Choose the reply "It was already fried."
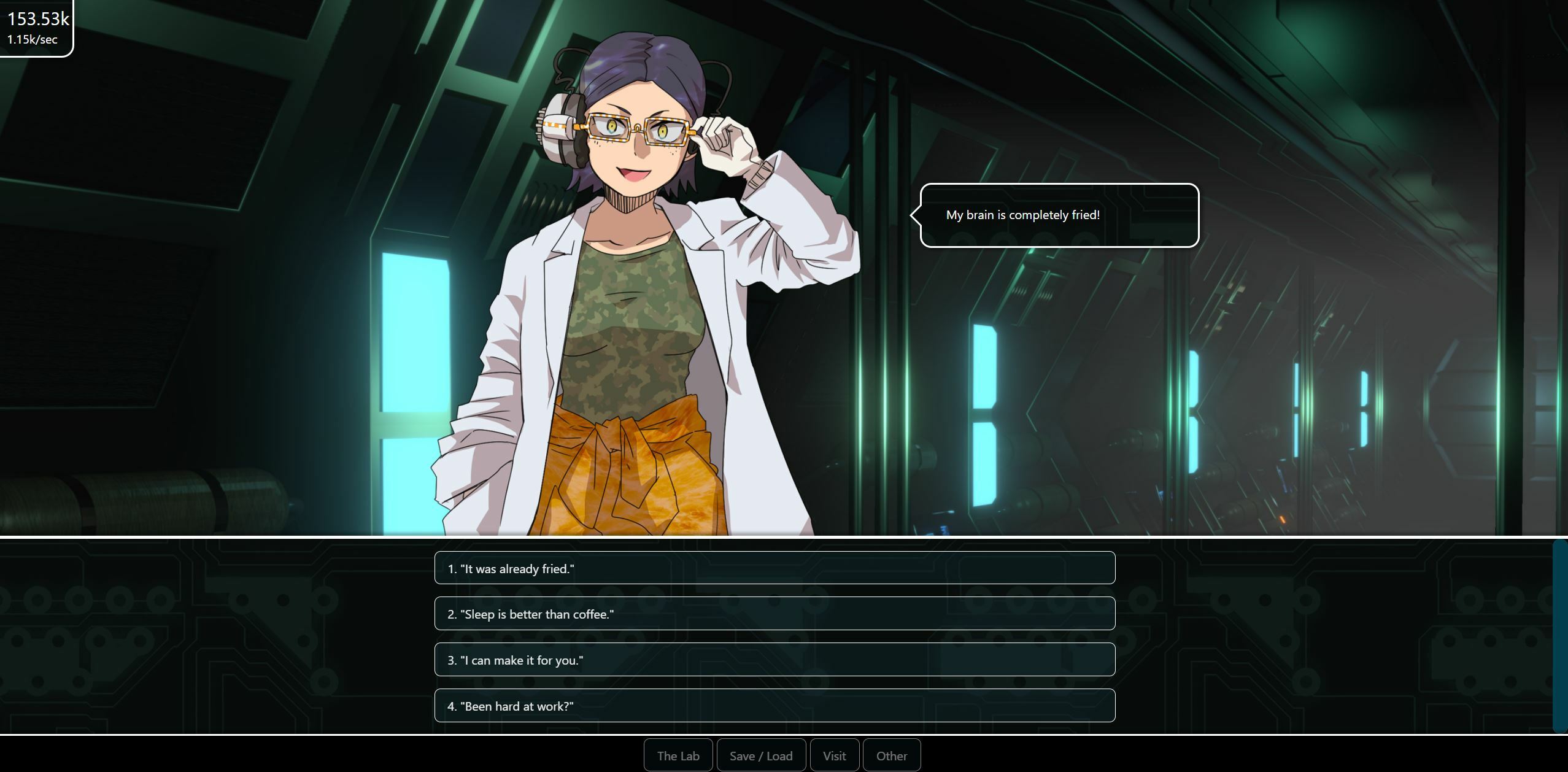 point(774,568)
